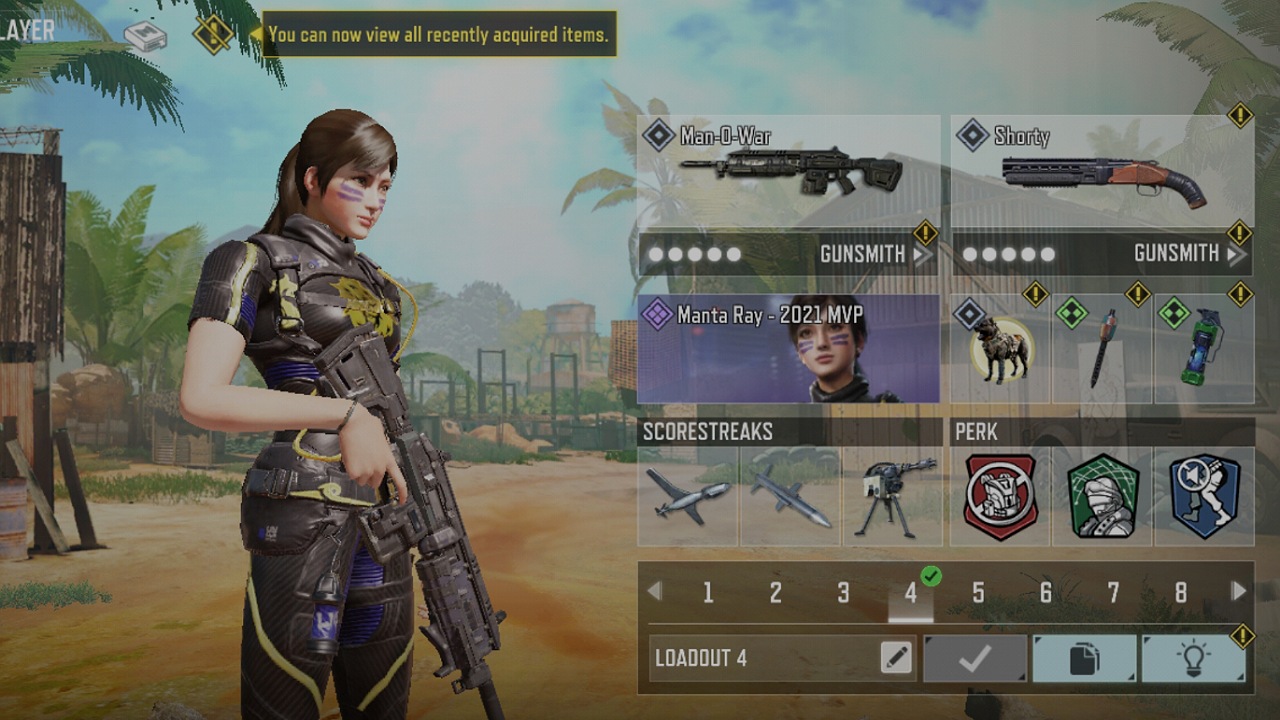Switch to loadout 6
Screen dimensions: 1280x720
point(1045,593)
